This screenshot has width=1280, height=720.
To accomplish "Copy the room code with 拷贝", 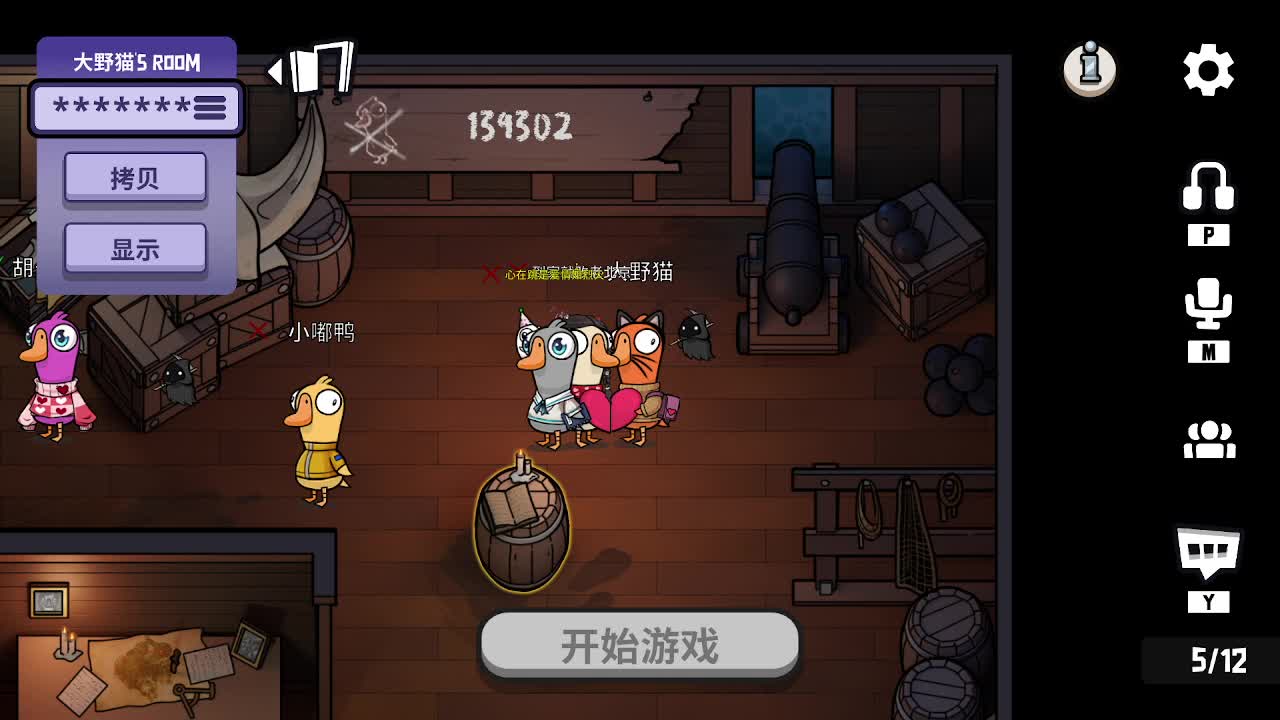I will coord(136,177).
